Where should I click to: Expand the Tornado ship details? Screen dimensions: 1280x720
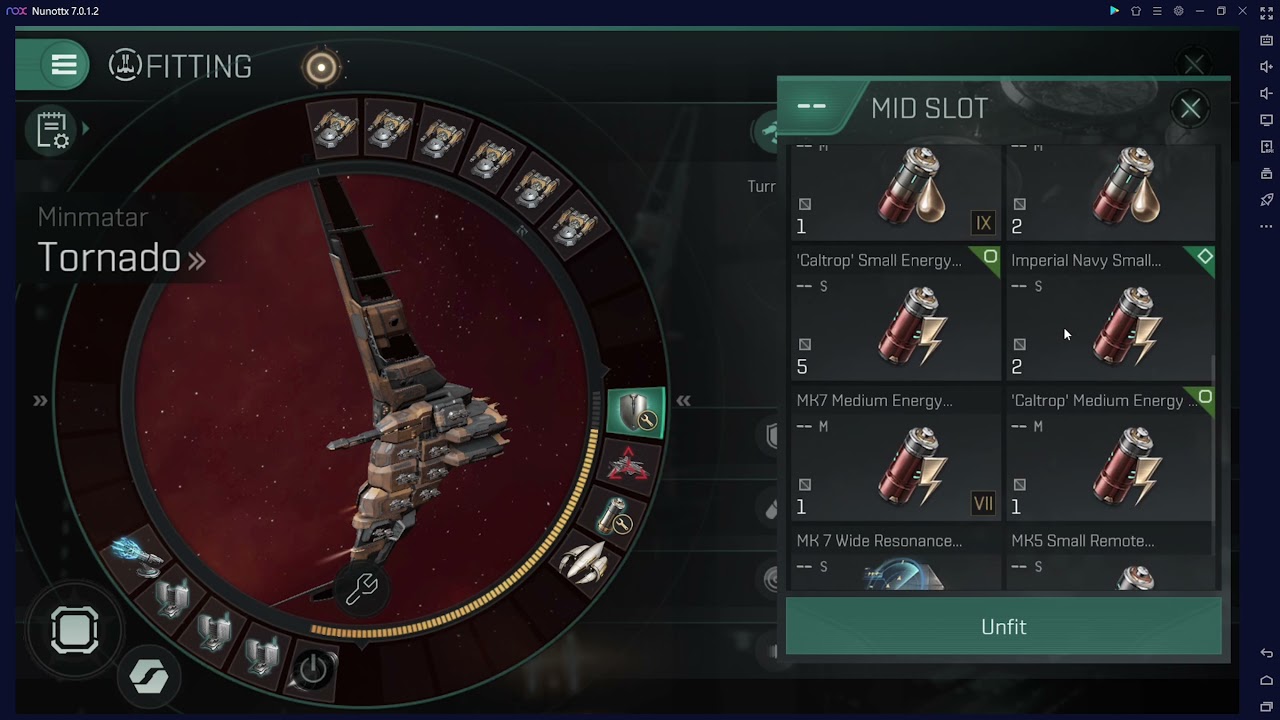coord(197,260)
